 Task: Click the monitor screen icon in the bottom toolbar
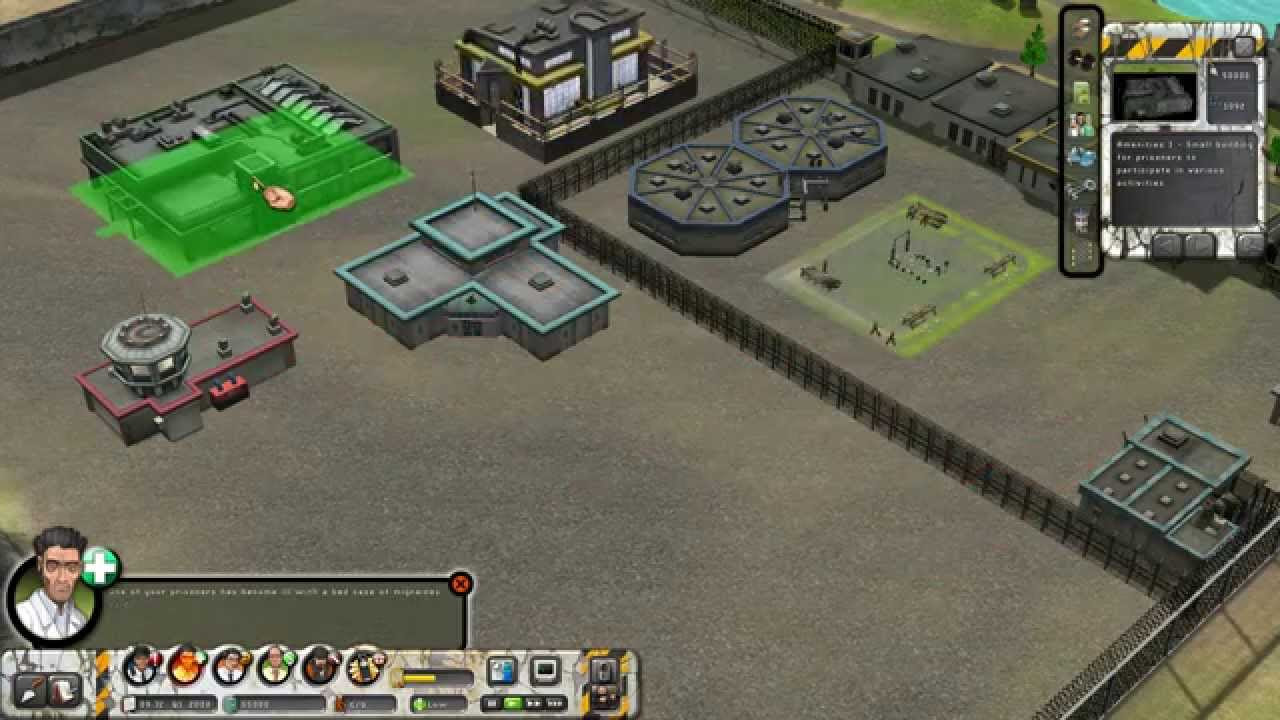click(546, 669)
